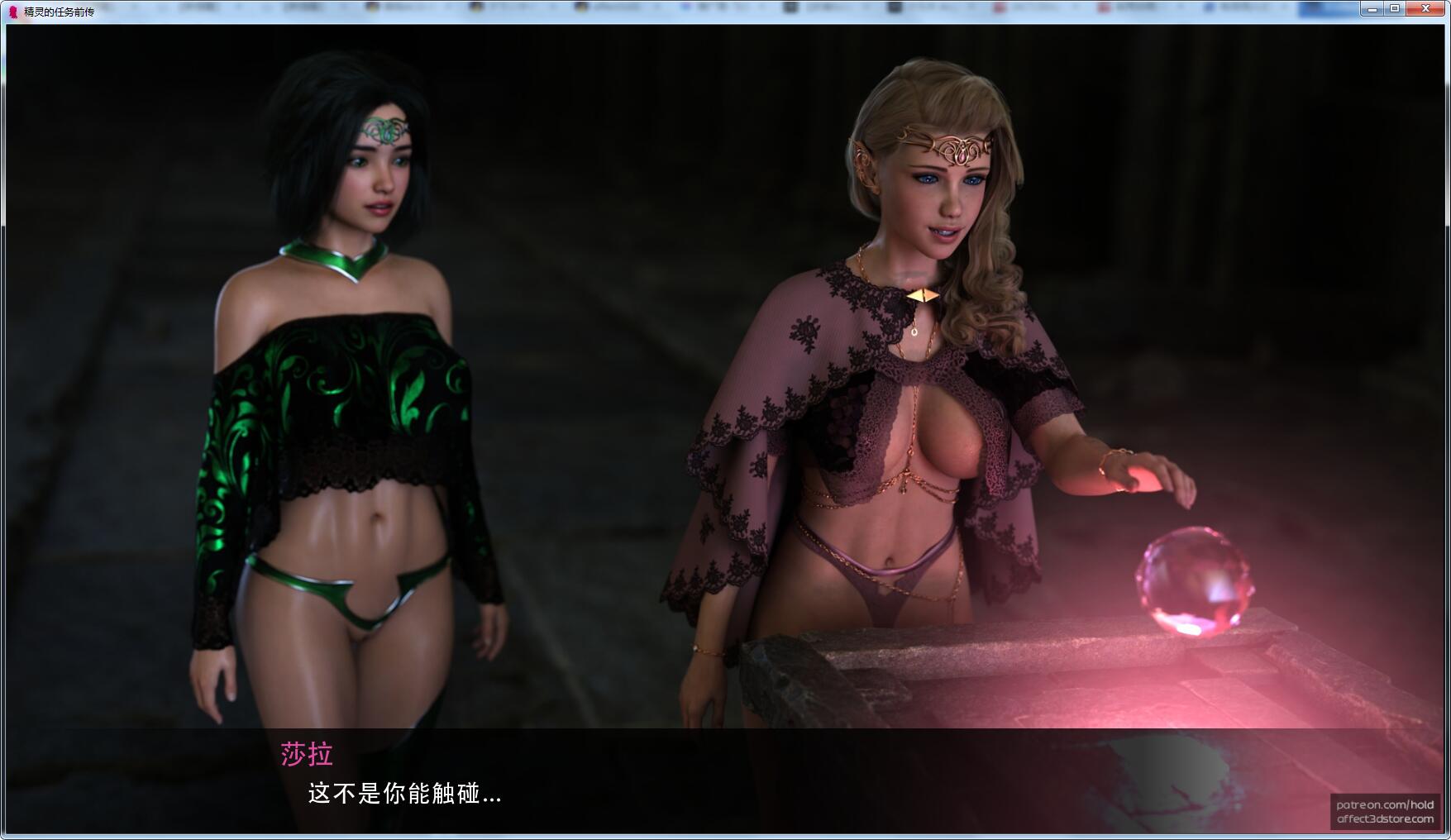Screen dimensions: 1451x840
Task: Click the red favicon on a background browser tab
Action: (x=999, y=6)
